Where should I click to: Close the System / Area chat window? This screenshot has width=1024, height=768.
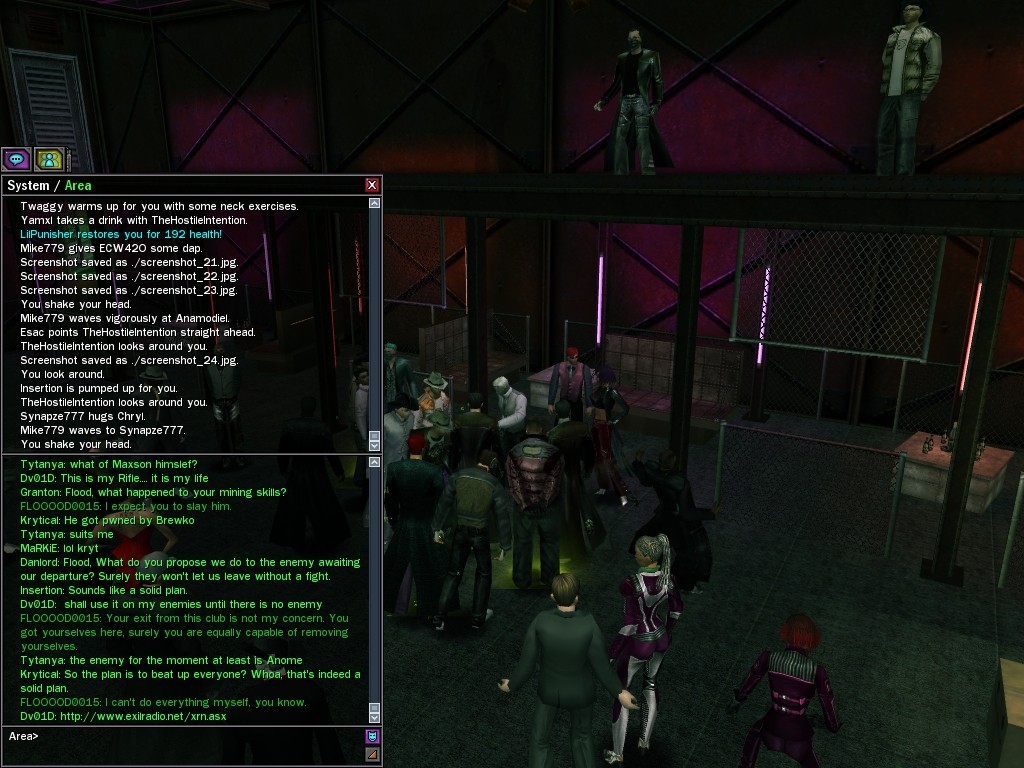click(372, 185)
